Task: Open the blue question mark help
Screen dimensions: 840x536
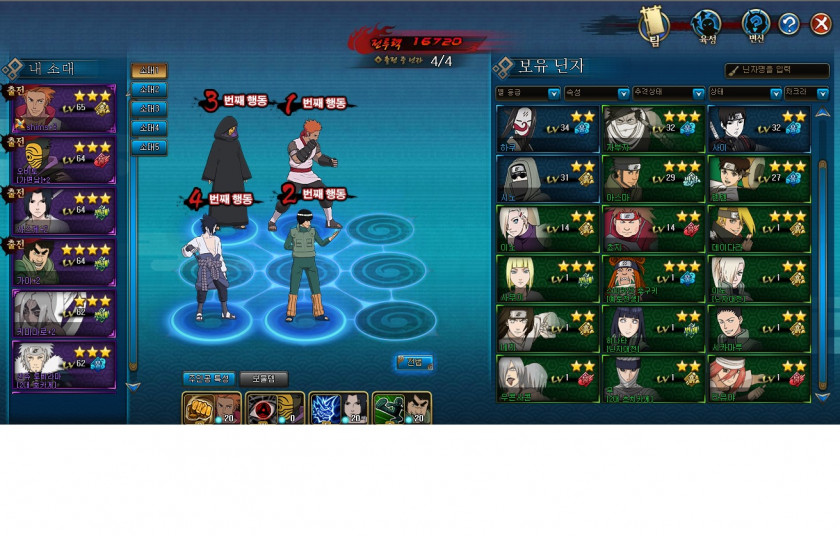Action: 789,24
